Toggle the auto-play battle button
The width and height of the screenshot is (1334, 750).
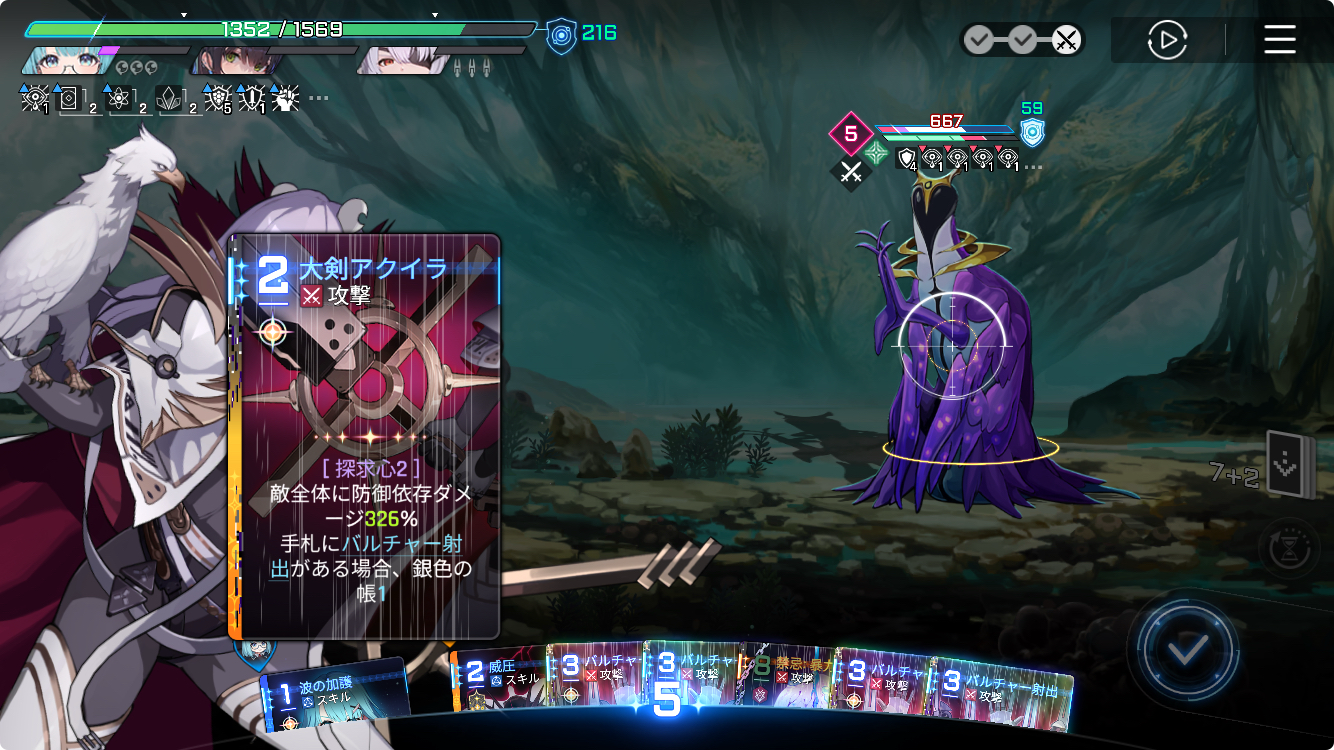click(1167, 40)
